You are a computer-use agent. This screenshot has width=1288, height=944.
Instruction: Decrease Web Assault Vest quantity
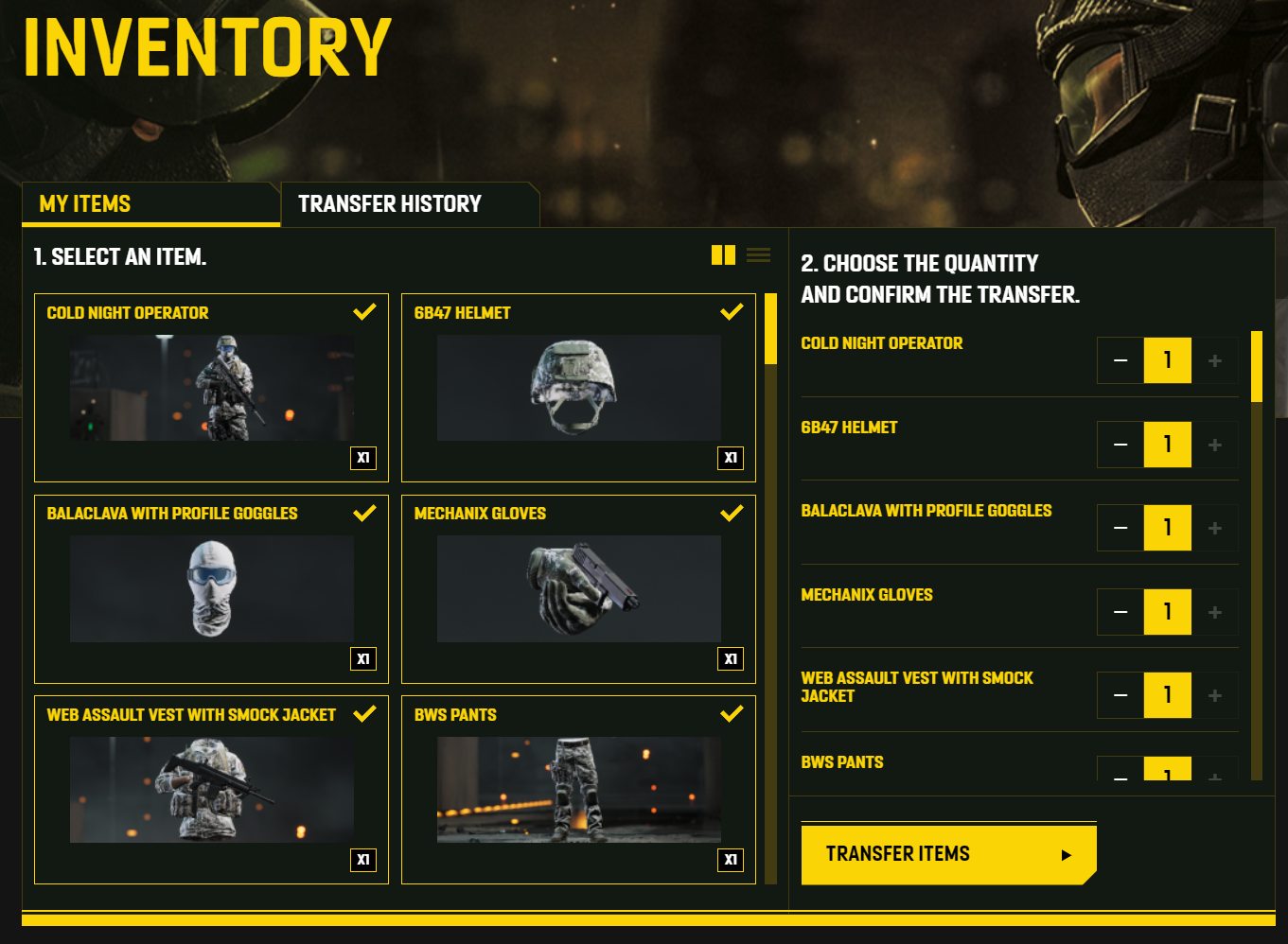point(1120,695)
